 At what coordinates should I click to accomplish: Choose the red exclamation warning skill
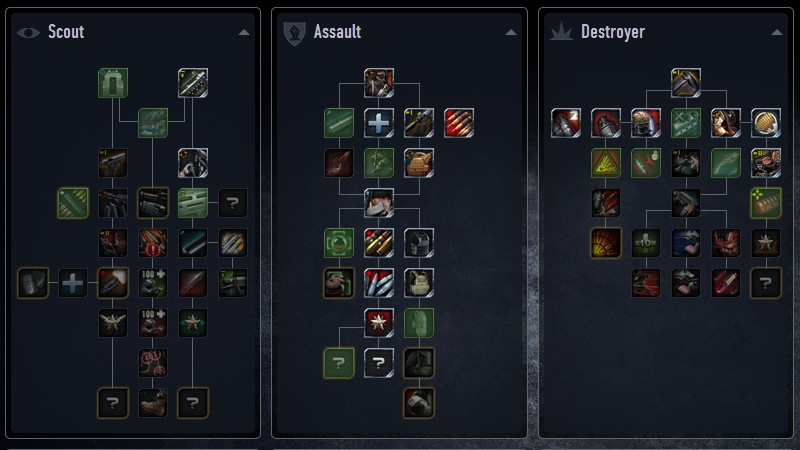pos(152,243)
